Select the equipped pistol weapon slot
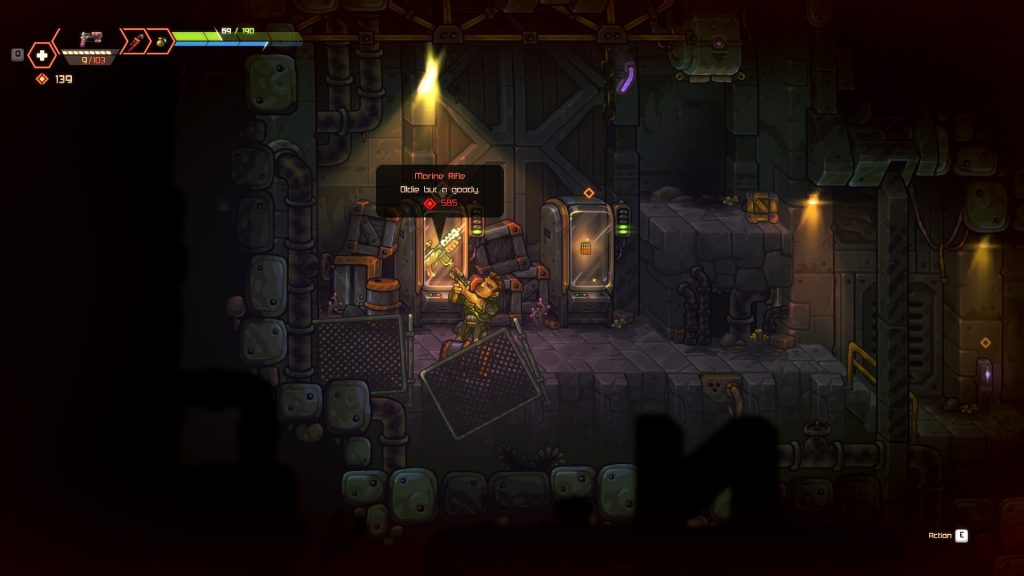1024x576 pixels. coord(91,41)
